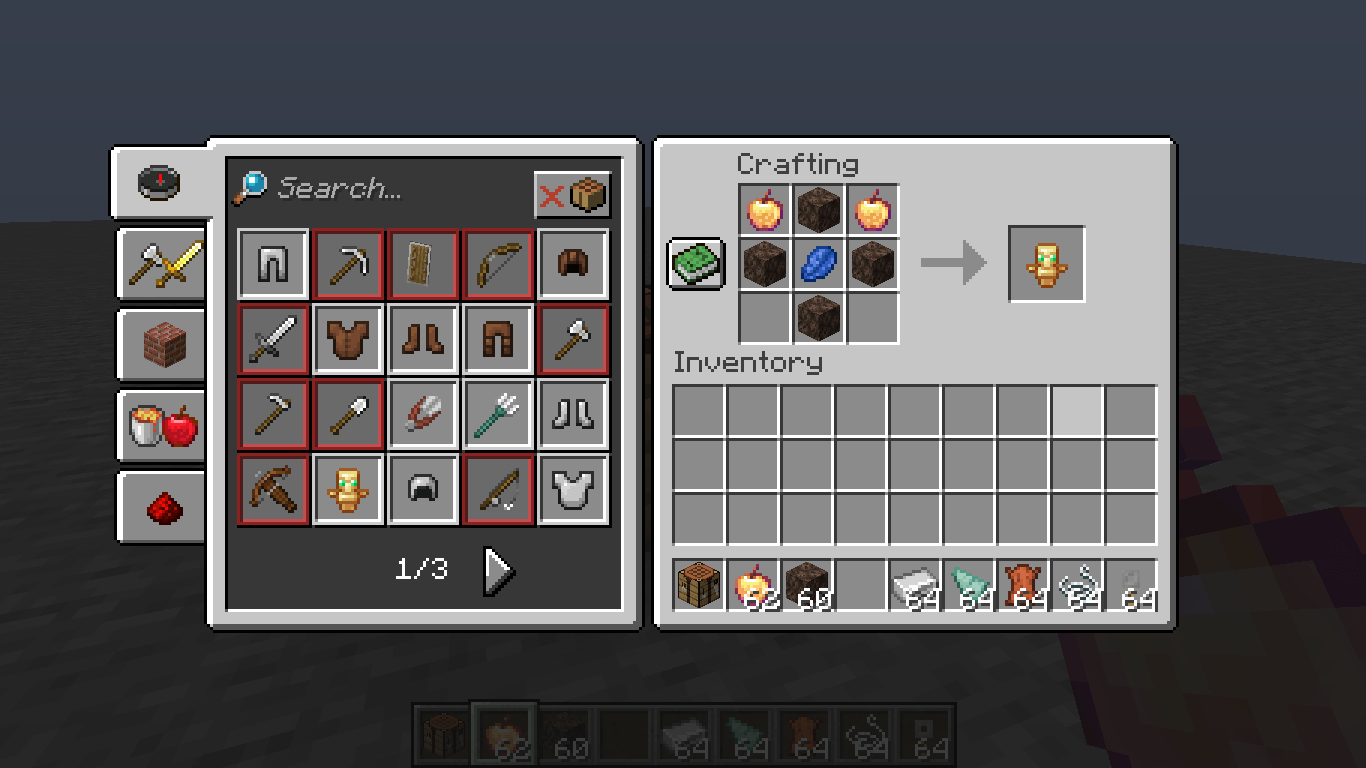Select the shovel recipe
Screen dimensions: 1366x768
point(348,414)
